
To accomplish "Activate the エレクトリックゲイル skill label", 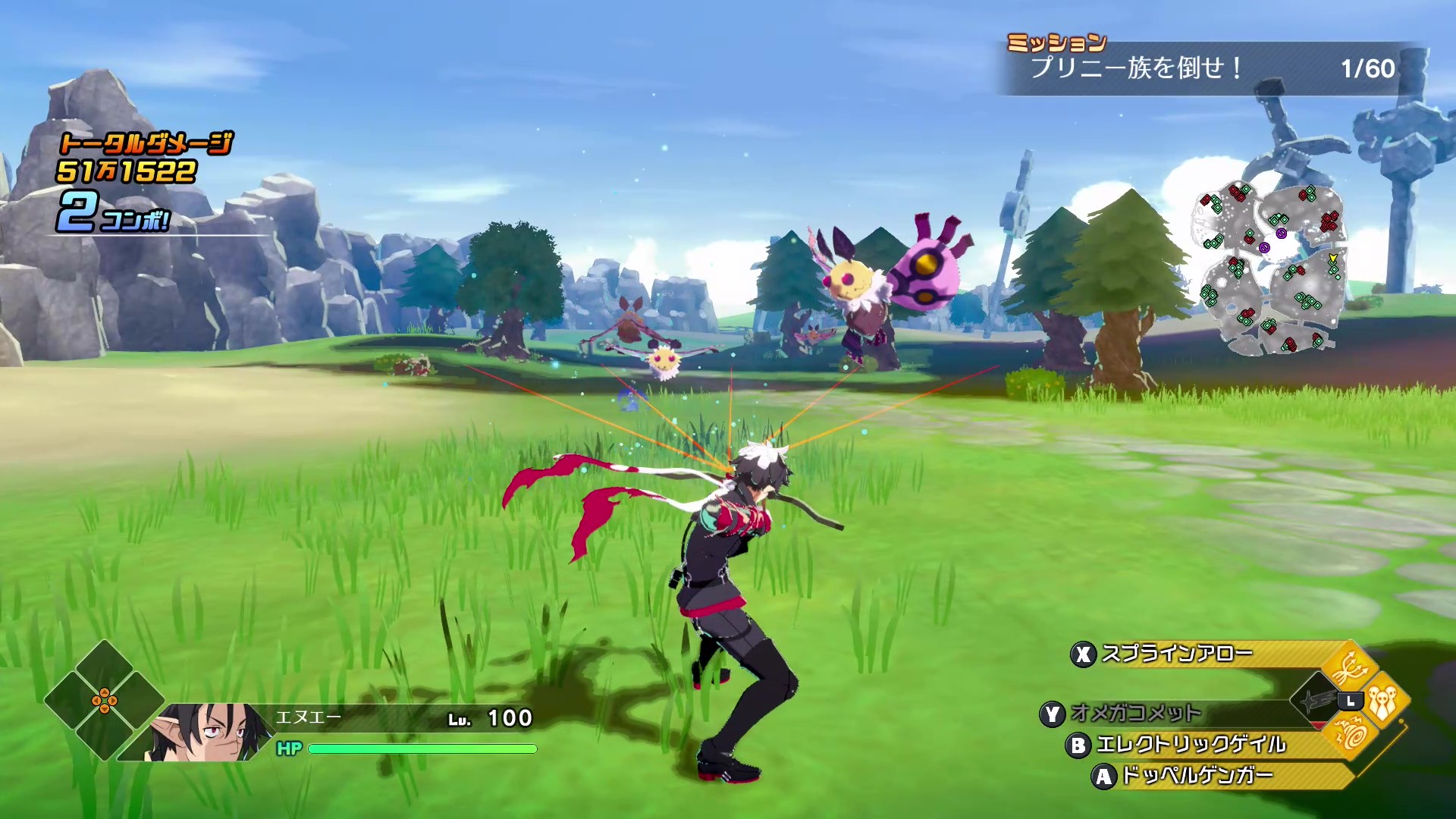I will [1191, 745].
